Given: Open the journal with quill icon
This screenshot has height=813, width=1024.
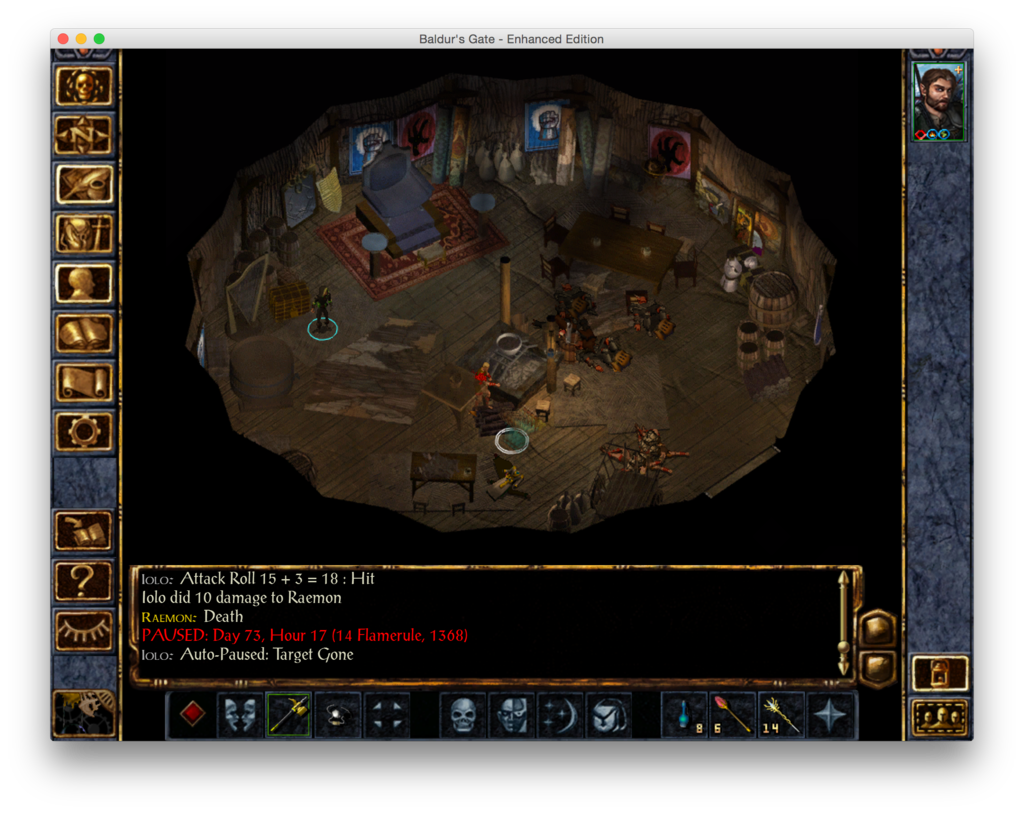Looking at the screenshot, I should [x=84, y=184].
